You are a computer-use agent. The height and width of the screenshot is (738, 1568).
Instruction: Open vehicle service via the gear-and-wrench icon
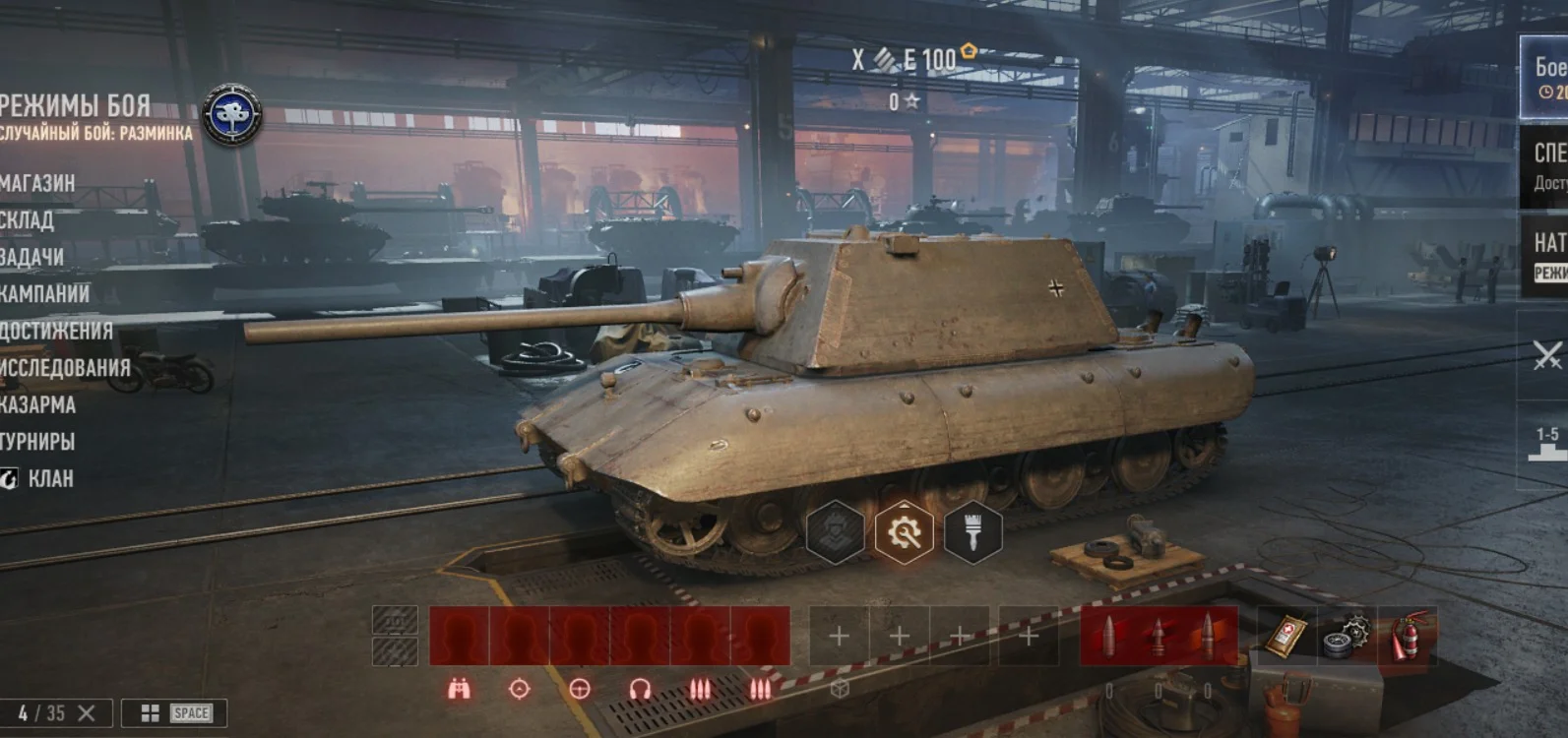pos(904,533)
